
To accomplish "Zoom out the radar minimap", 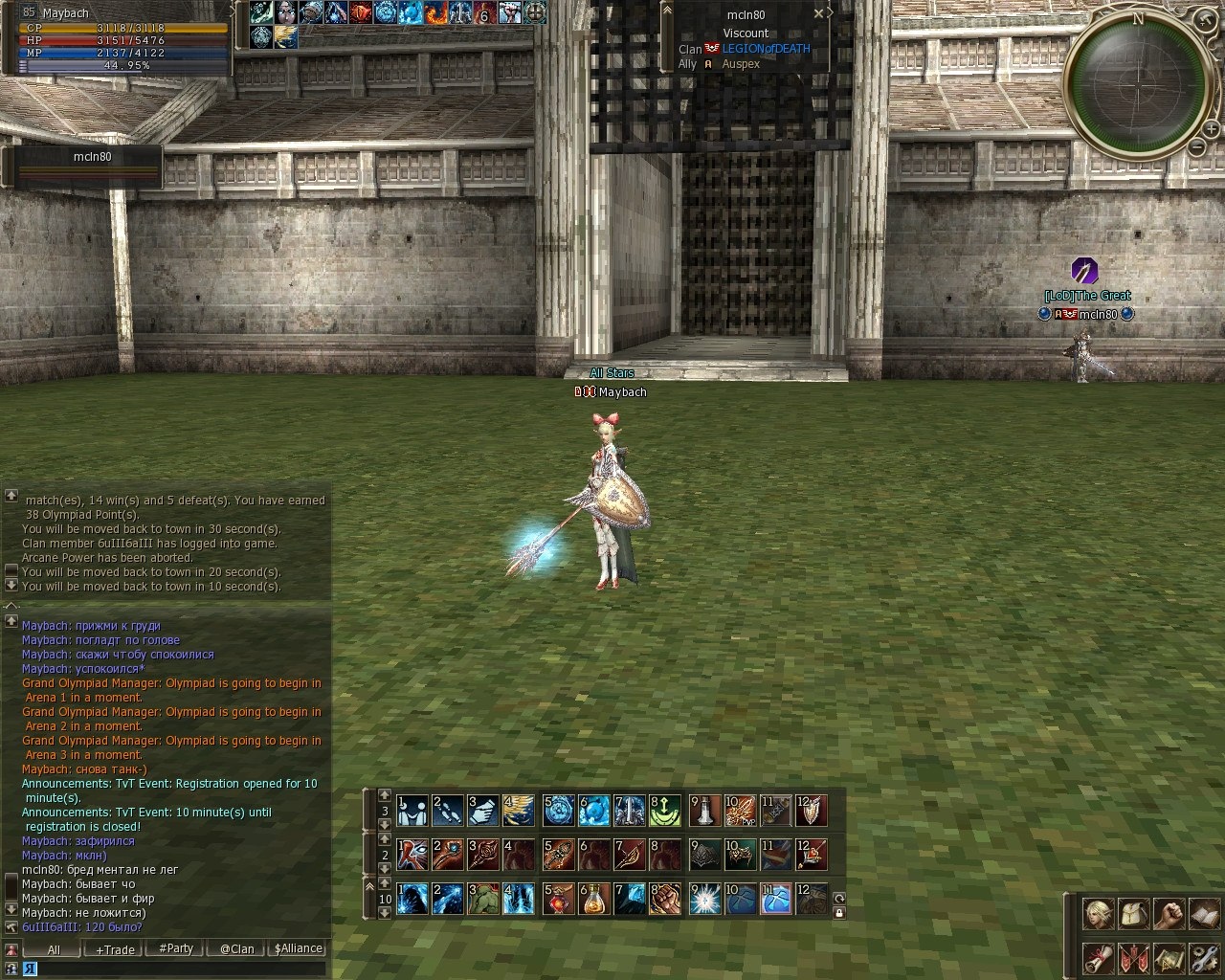I will pyautogui.click(x=1197, y=147).
